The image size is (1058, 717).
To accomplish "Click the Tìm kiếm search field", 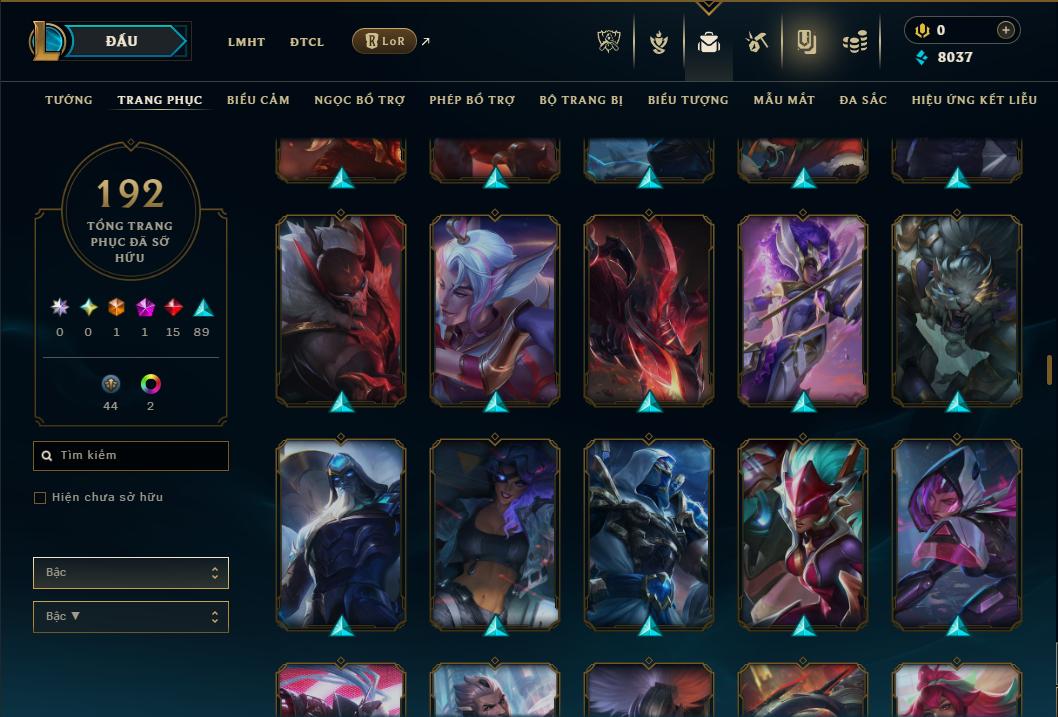I will click(131, 456).
